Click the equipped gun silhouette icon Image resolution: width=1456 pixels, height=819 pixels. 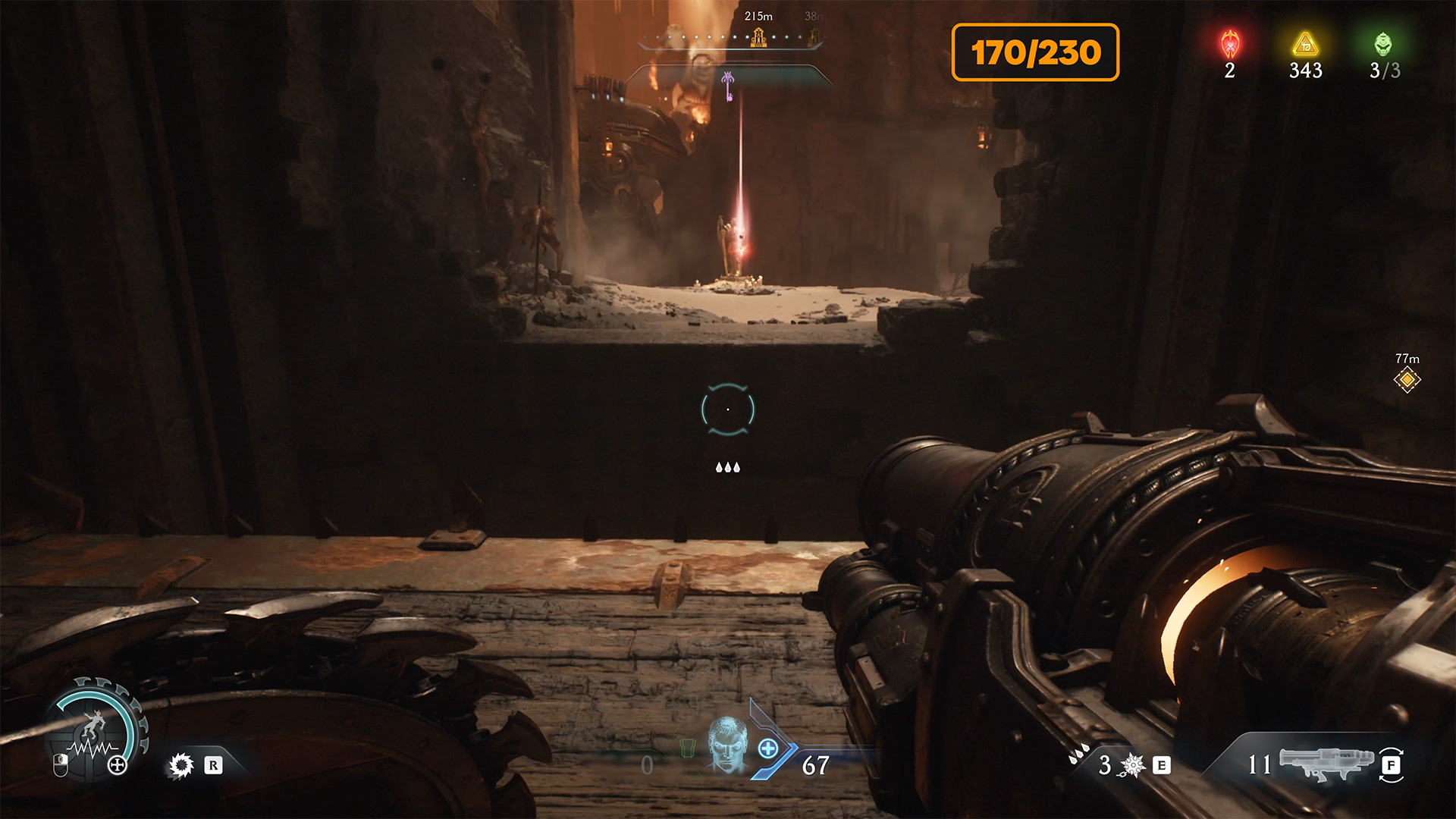coord(1326,763)
